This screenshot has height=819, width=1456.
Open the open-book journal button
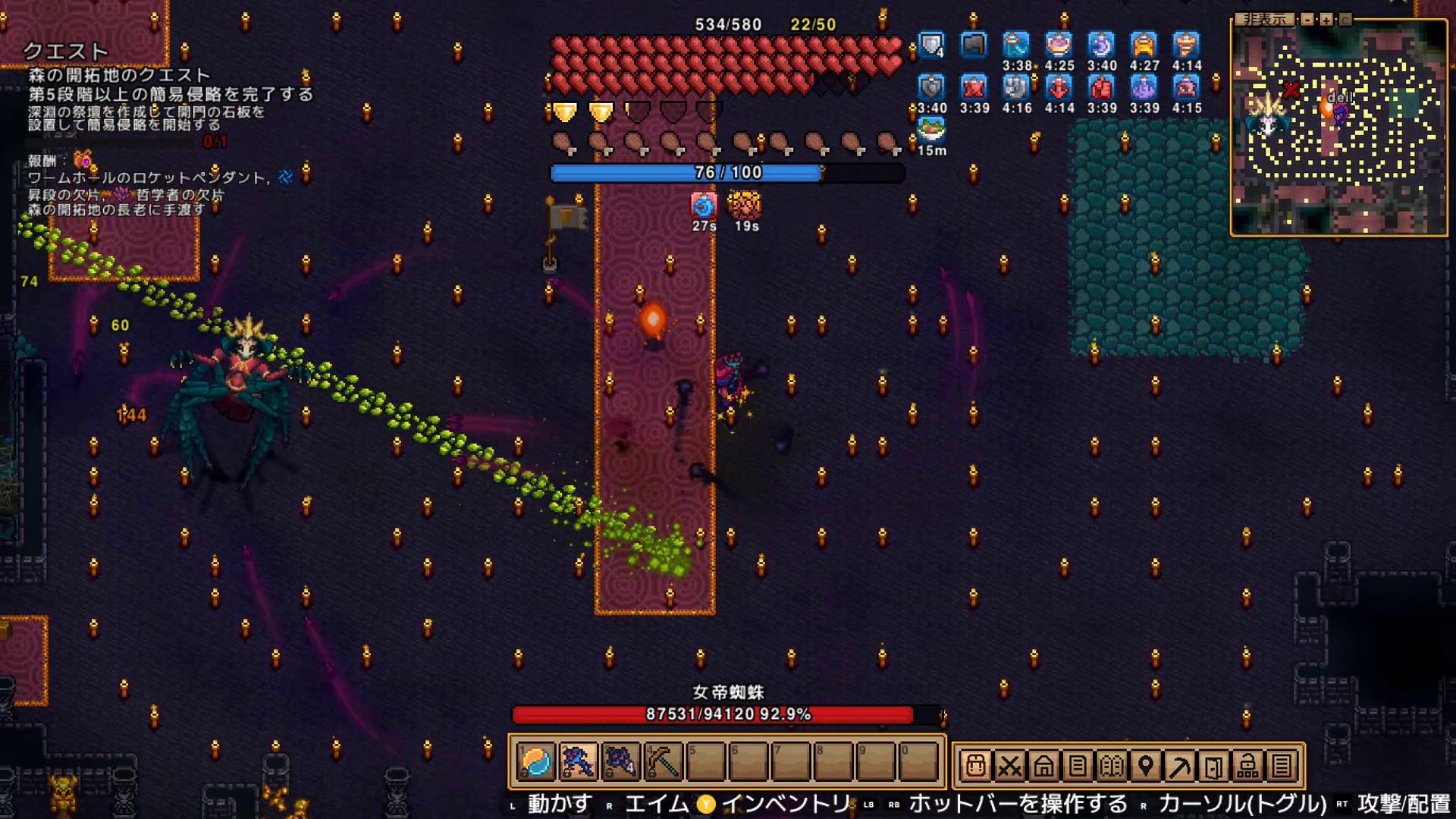pos(1112,766)
